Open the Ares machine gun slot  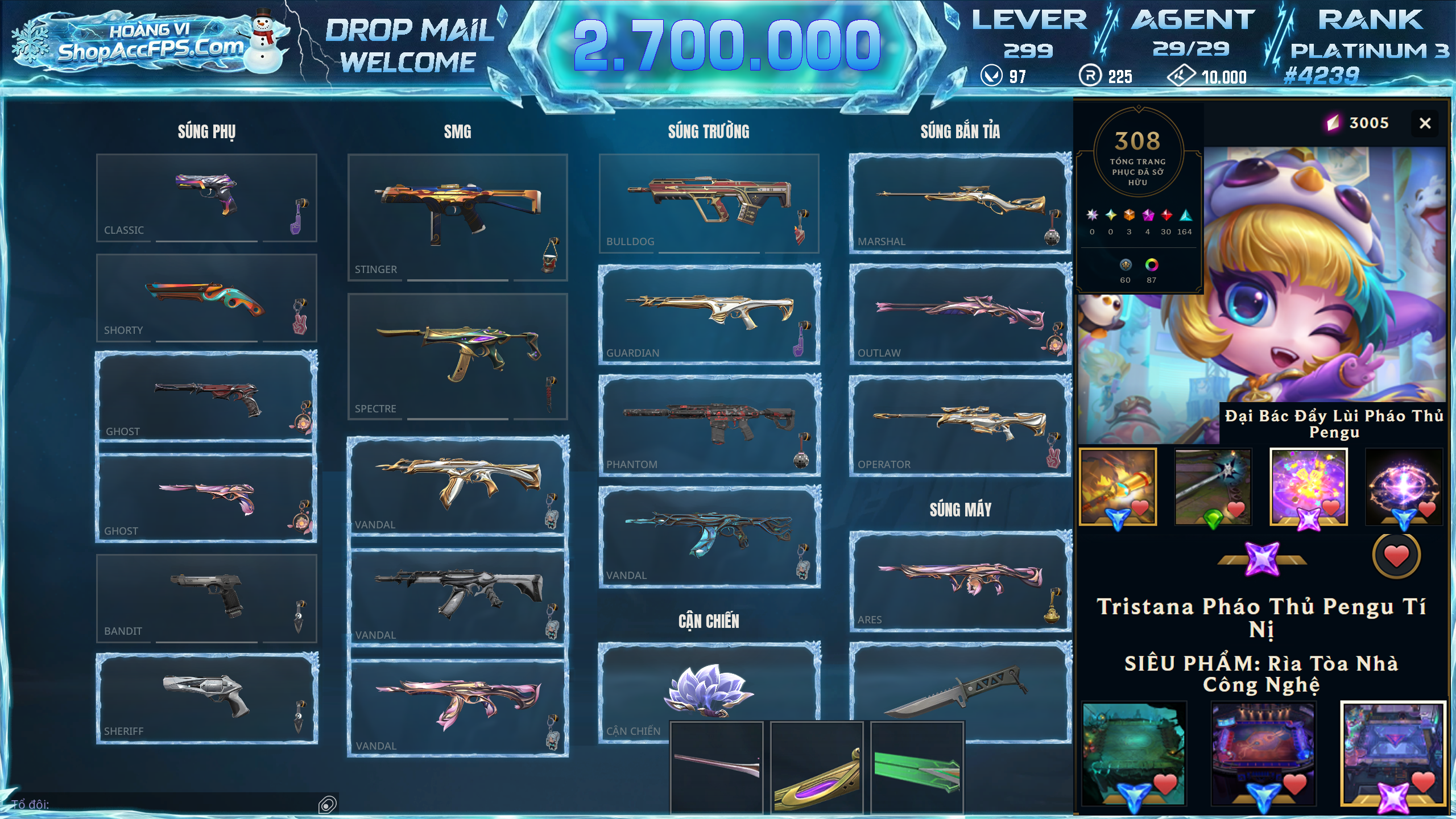tap(960, 581)
